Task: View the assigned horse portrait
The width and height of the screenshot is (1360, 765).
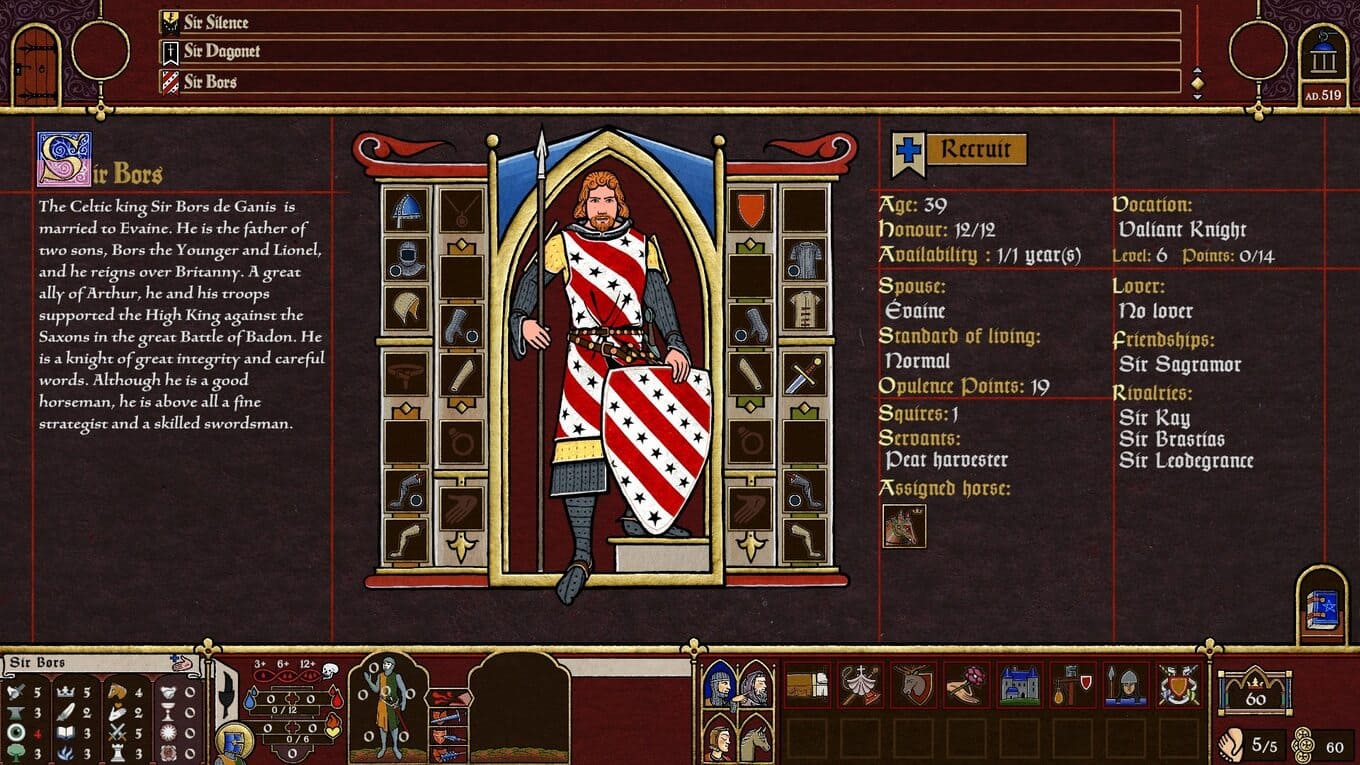Action: coord(904,526)
